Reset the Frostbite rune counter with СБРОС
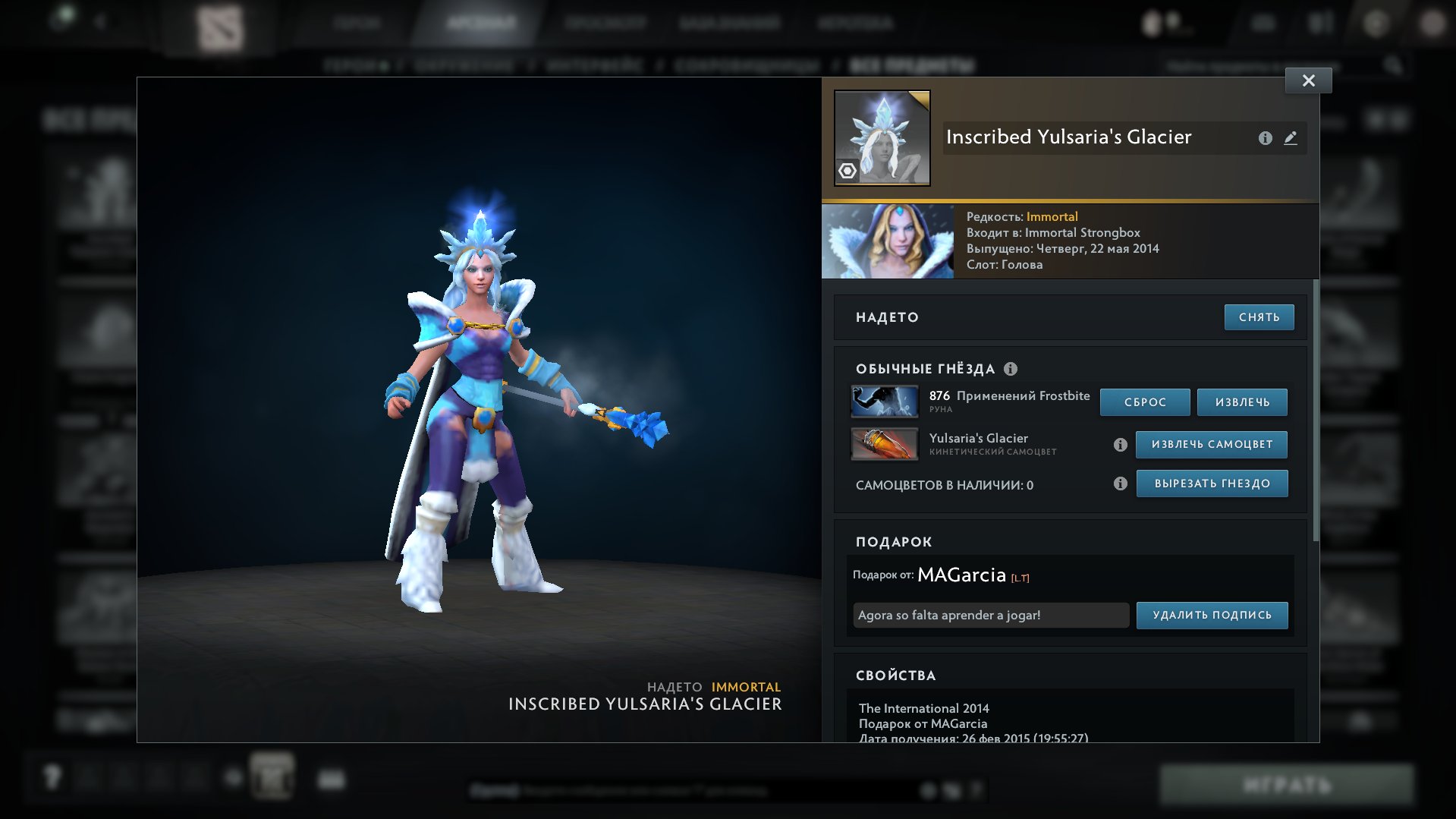Screen dimensions: 1456x819 (1145, 402)
